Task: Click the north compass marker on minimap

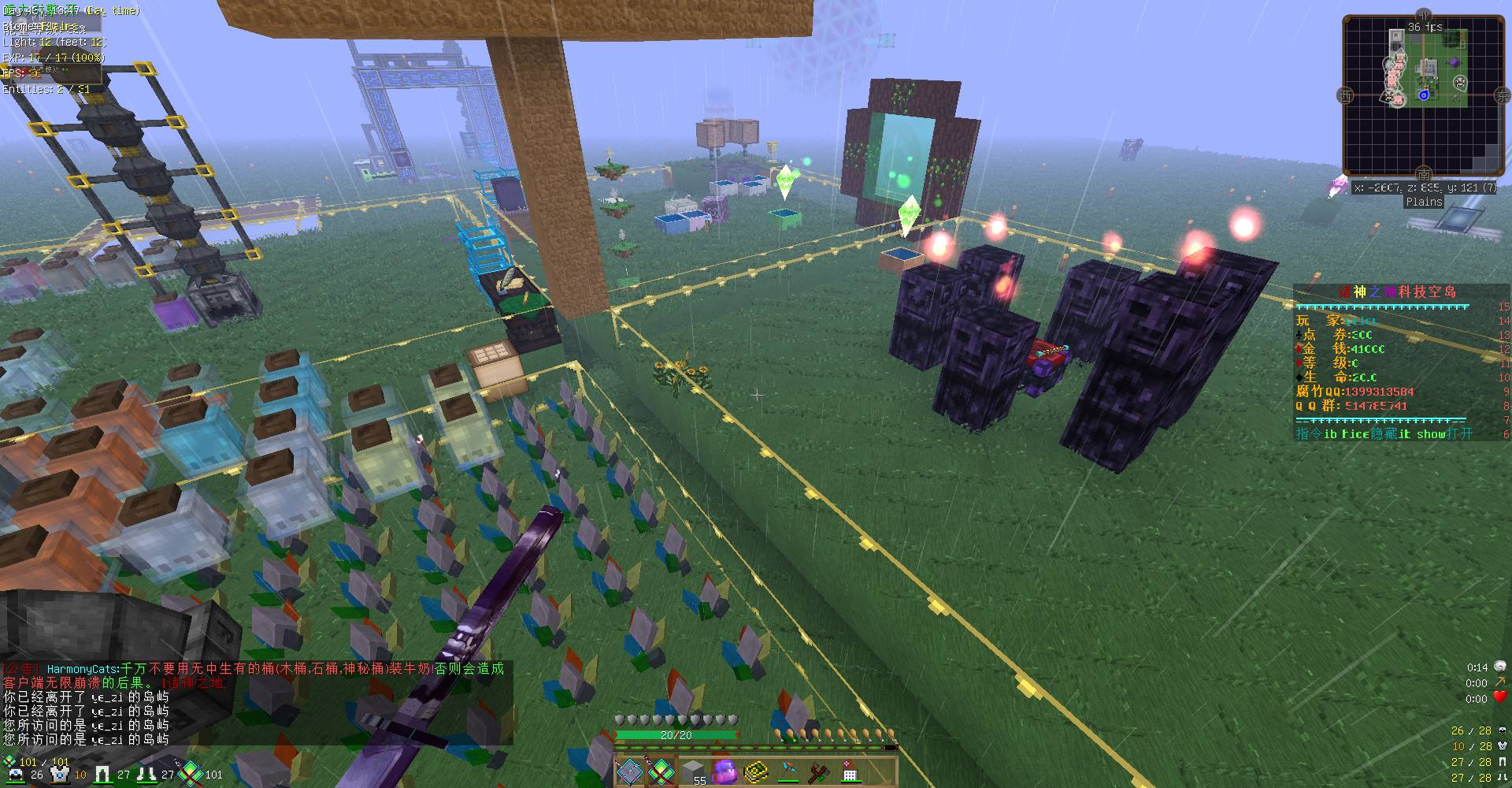Action: tap(1424, 15)
